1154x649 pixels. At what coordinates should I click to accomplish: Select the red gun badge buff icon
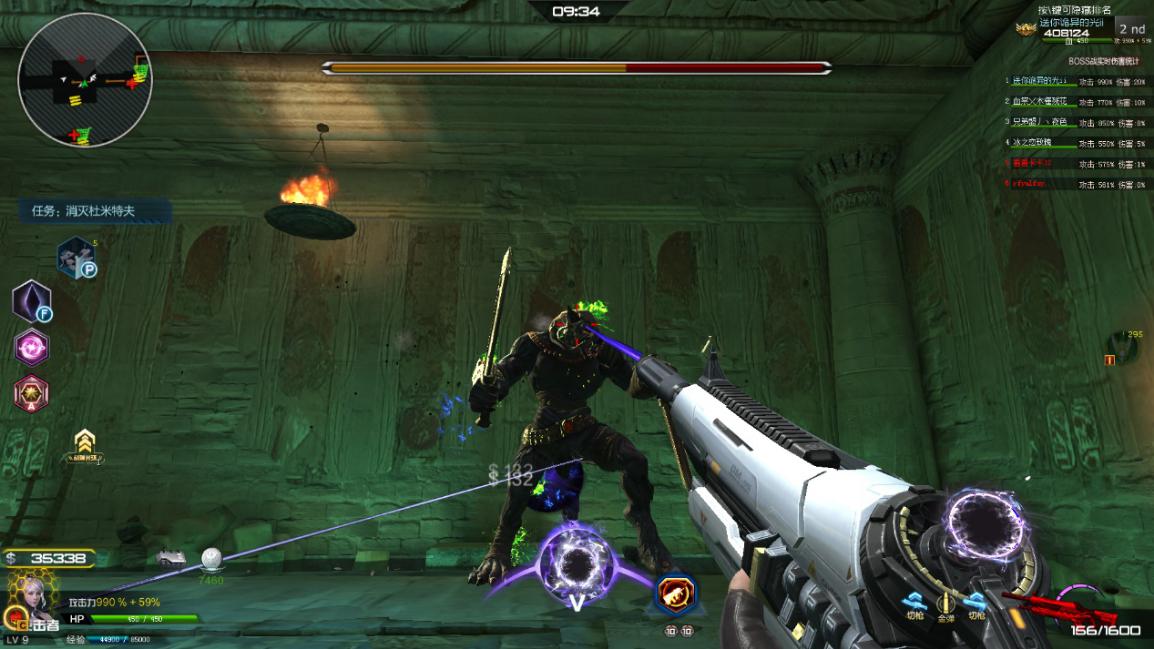676,594
